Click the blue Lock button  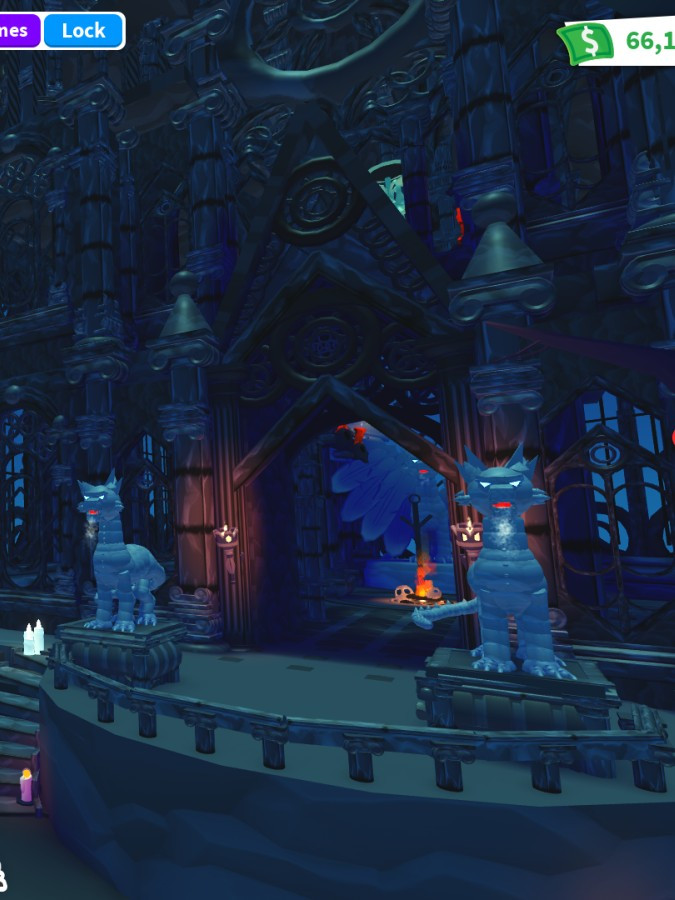(x=83, y=30)
